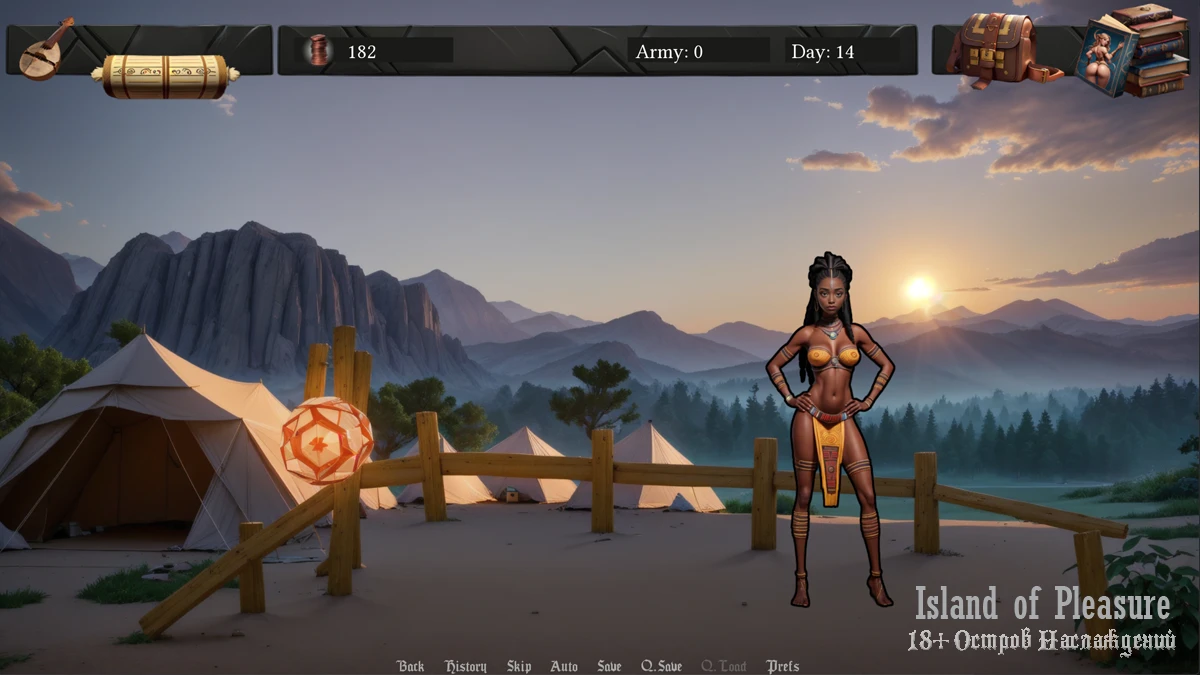The image size is (1200, 675).
Task: Toggle Auto advance
Action: click(564, 666)
